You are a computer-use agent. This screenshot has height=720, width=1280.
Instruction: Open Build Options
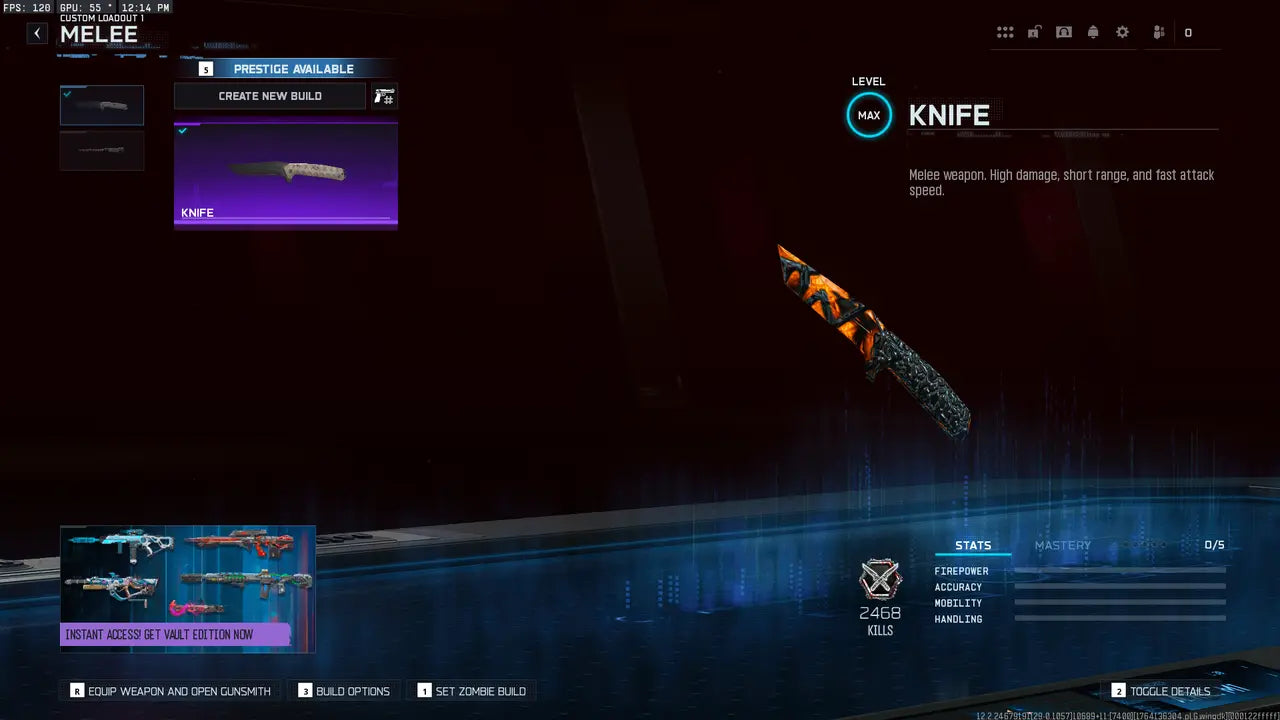point(344,690)
